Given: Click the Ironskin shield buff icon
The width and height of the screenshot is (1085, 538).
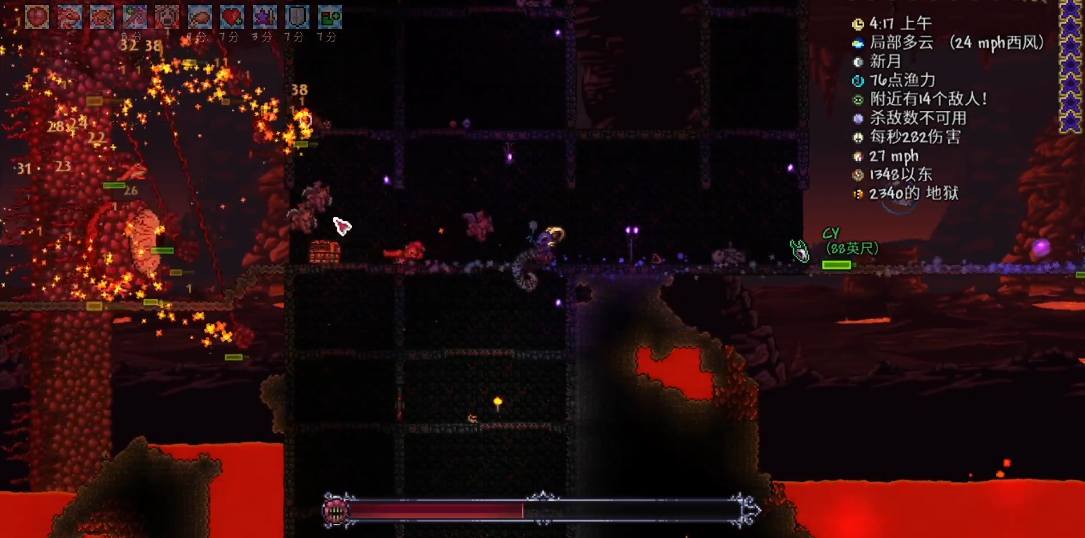Looking at the screenshot, I should tap(296, 16).
